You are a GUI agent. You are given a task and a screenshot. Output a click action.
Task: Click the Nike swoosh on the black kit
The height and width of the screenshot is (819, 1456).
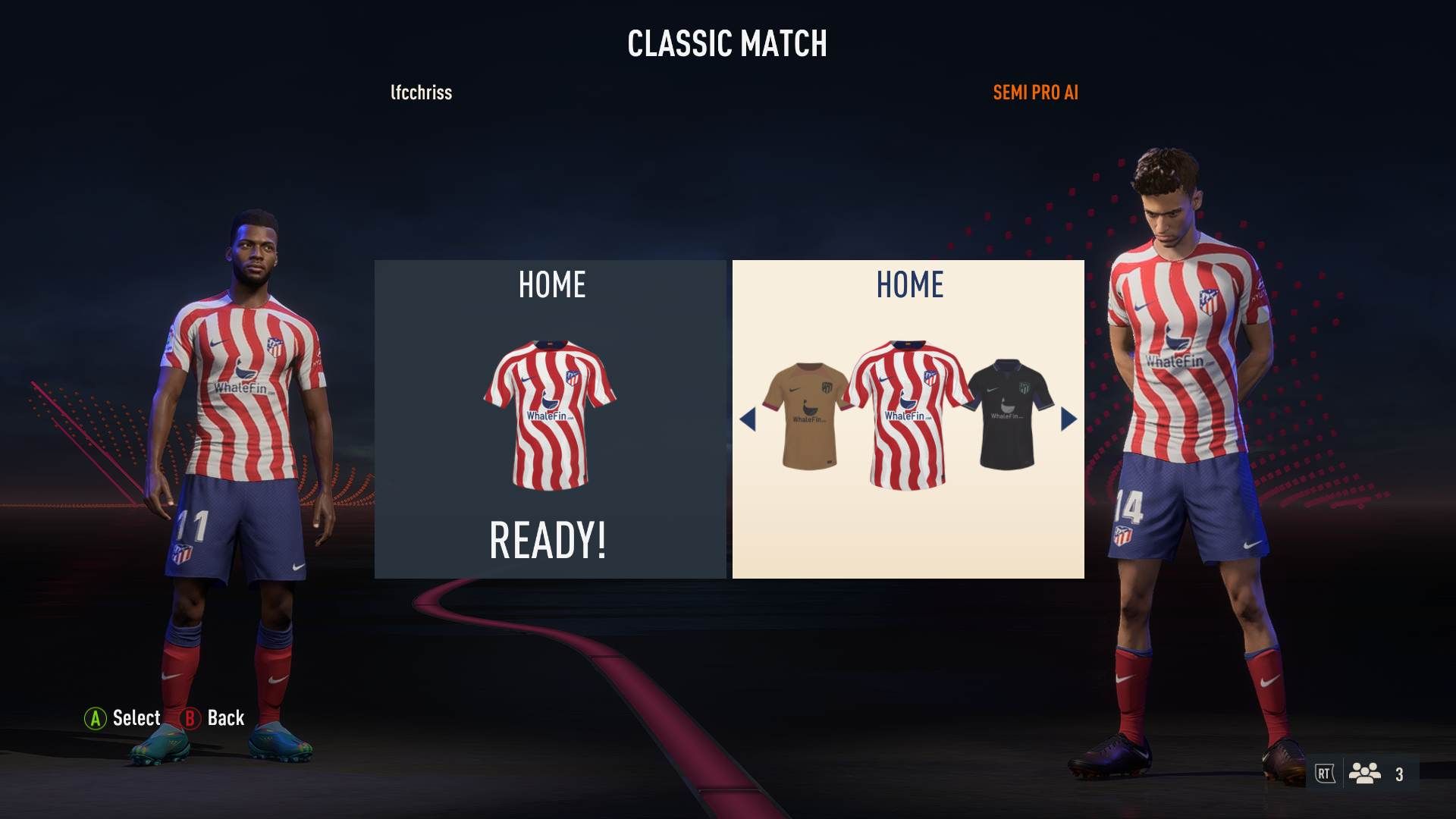[x=991, y=390]
